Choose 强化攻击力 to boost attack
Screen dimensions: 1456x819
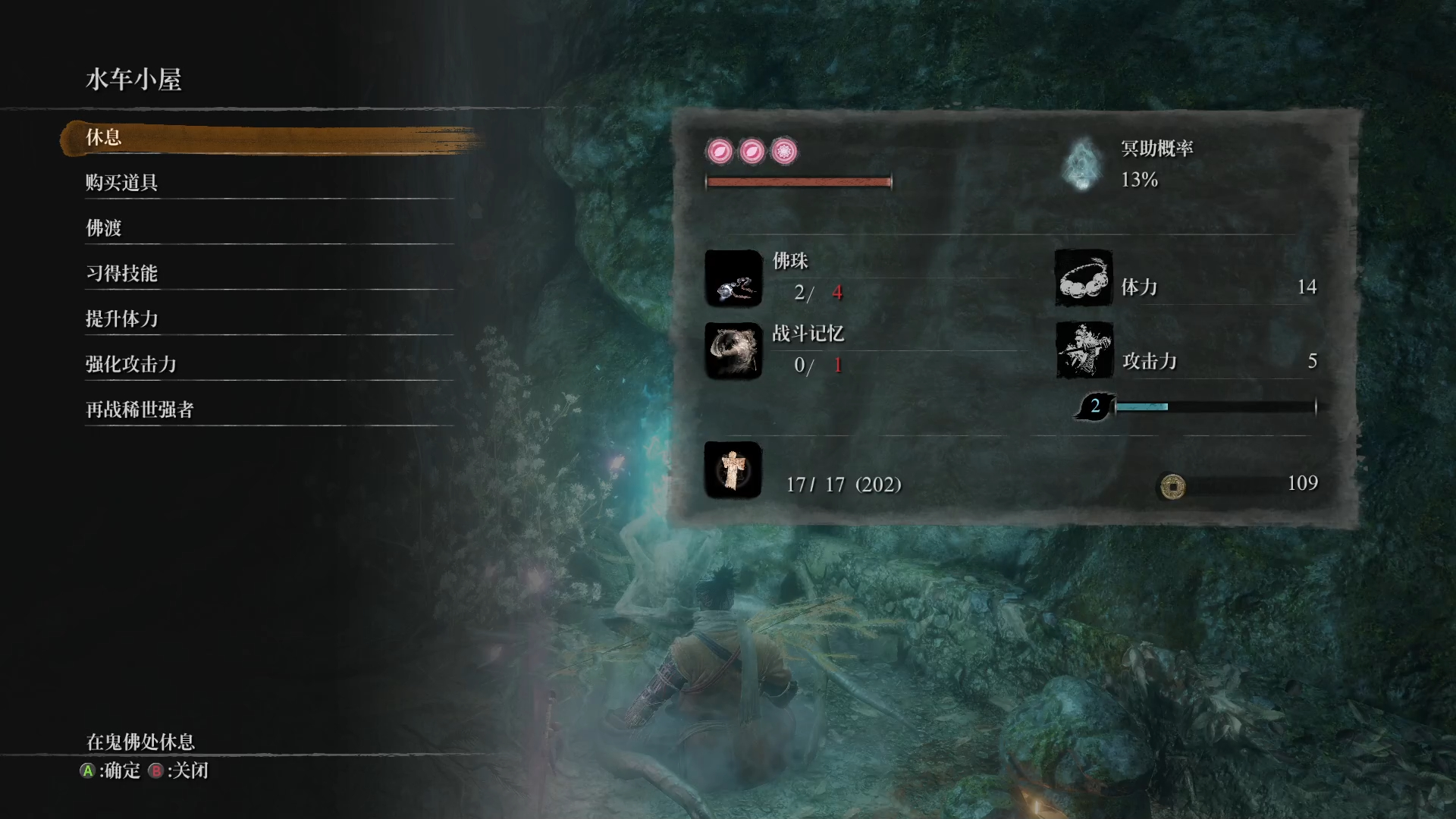tap(130, 365)
